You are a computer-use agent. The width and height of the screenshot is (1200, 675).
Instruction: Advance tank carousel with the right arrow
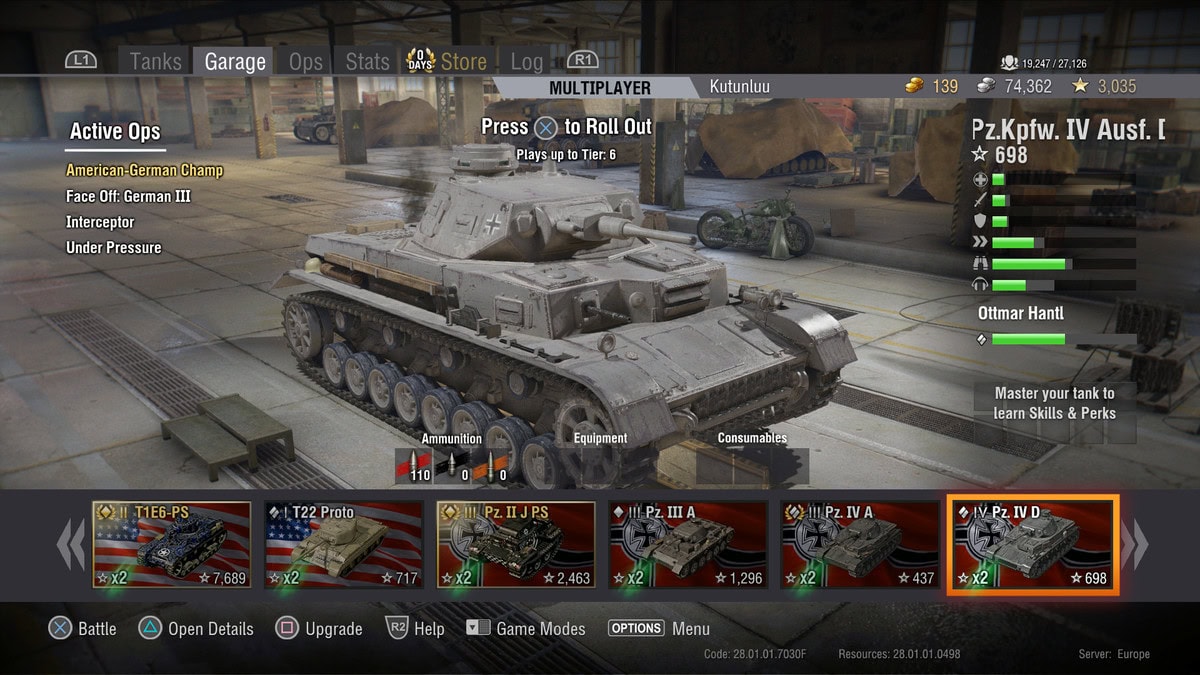1135,546
